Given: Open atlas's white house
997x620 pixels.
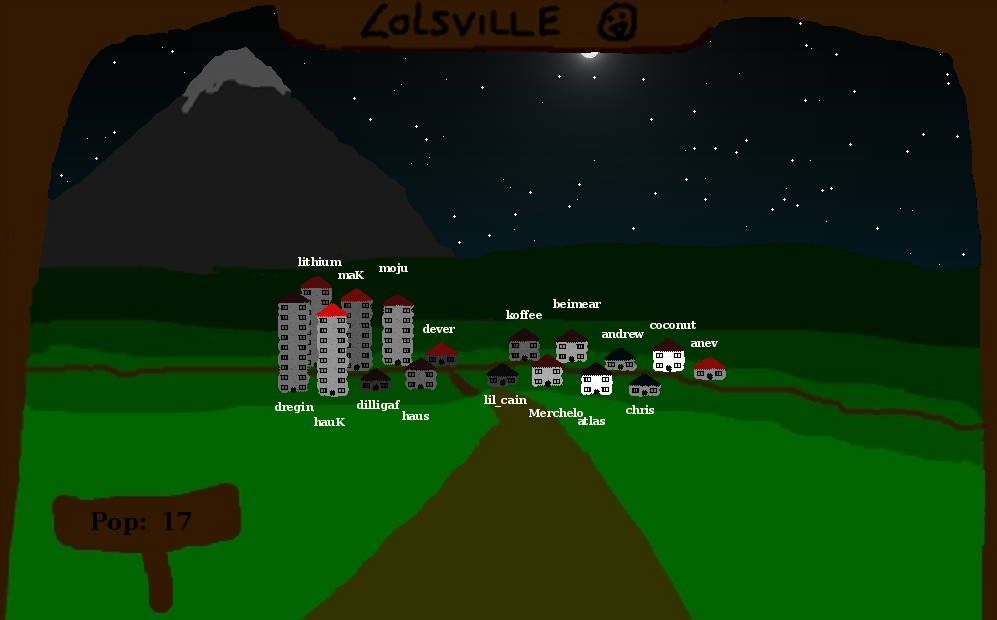Looking at the screenshot, I should (596, 381).
